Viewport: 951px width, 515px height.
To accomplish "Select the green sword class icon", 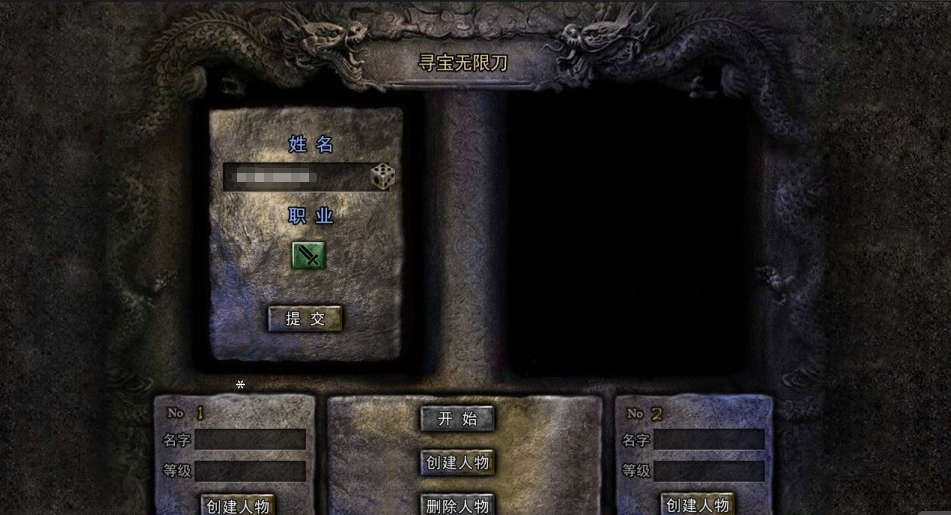I will 308,256.
